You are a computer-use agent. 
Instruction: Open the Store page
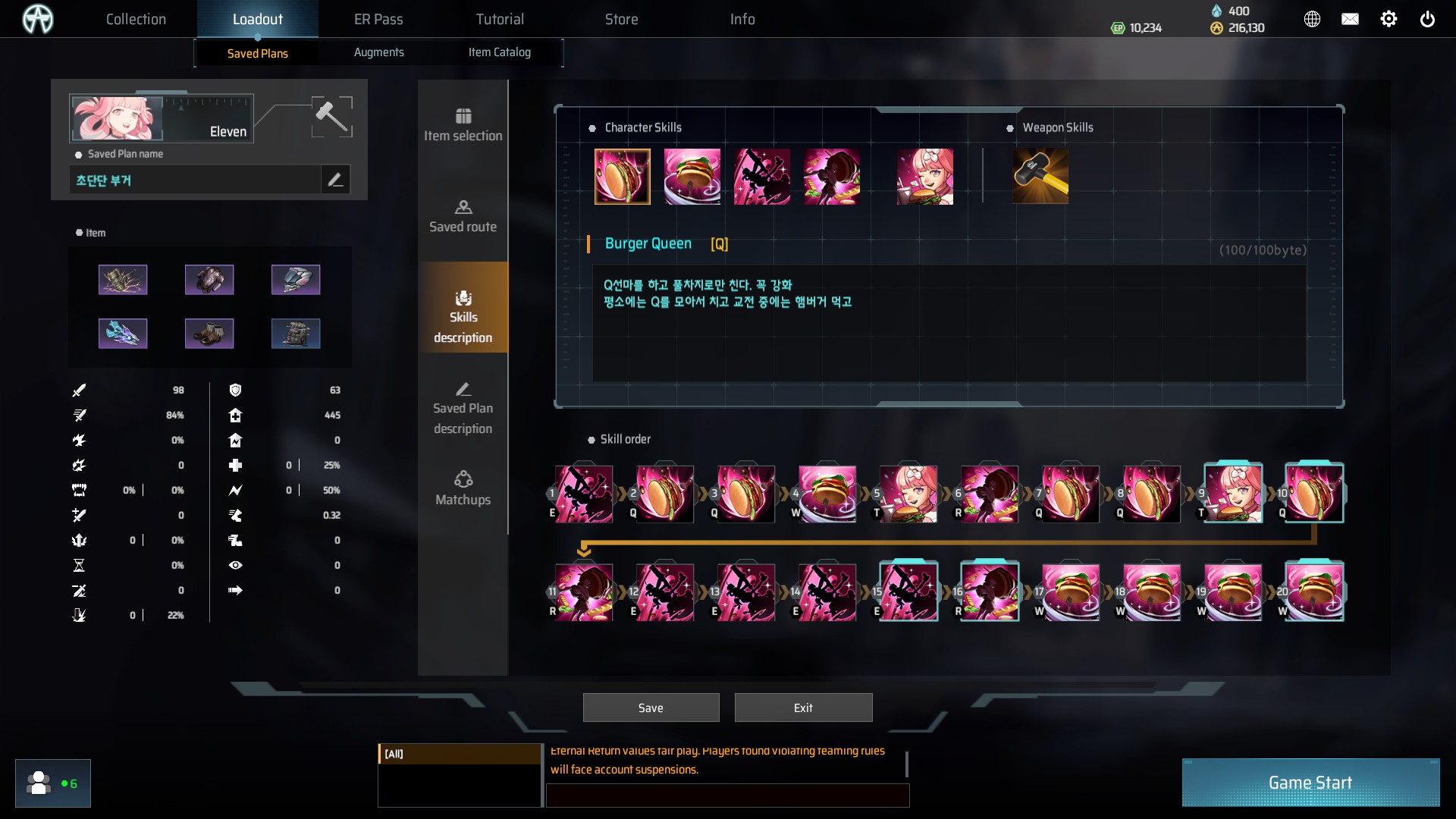tap(621, 19)
